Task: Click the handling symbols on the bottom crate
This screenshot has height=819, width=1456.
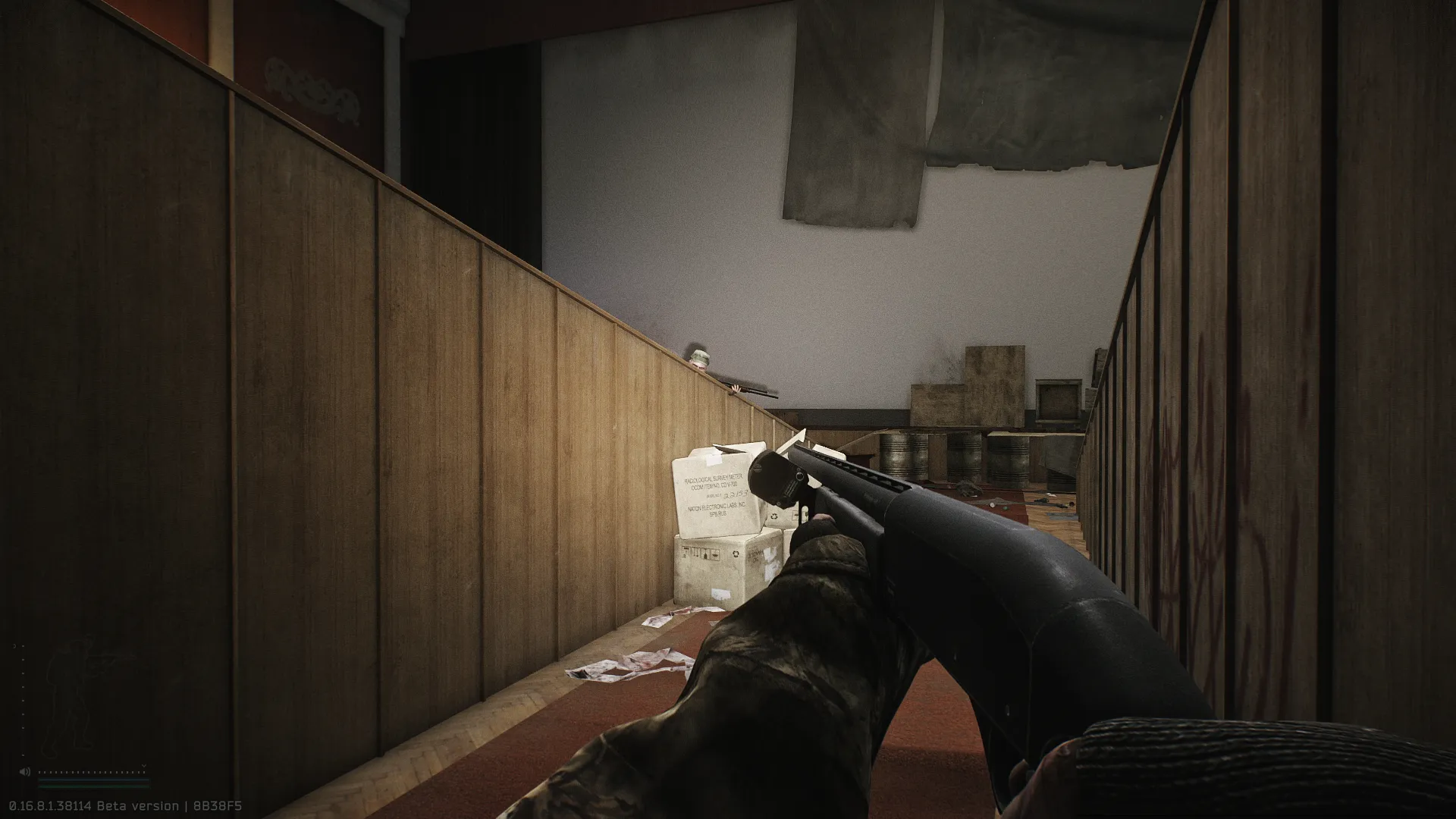Action: [700, 552]
